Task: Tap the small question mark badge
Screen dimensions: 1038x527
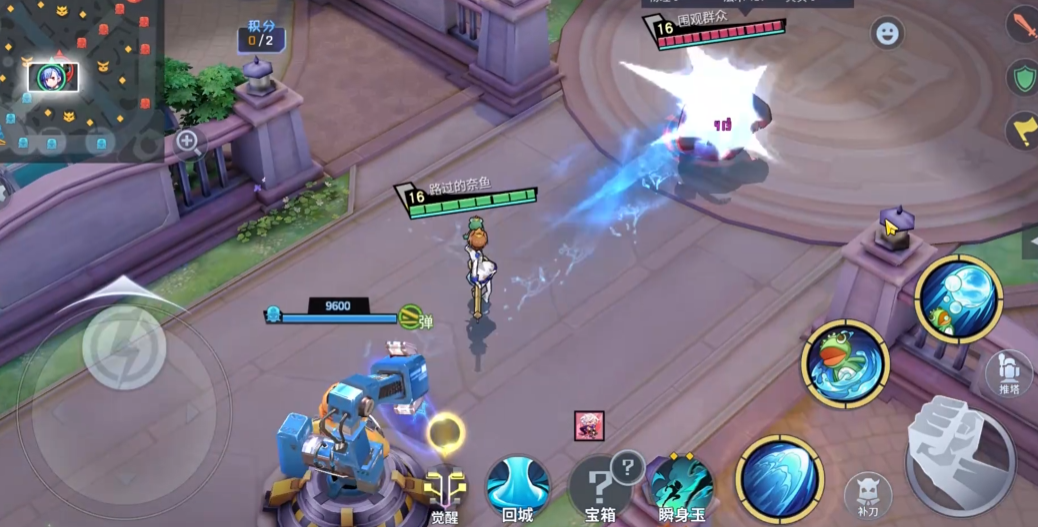Action: coord(627,466)
